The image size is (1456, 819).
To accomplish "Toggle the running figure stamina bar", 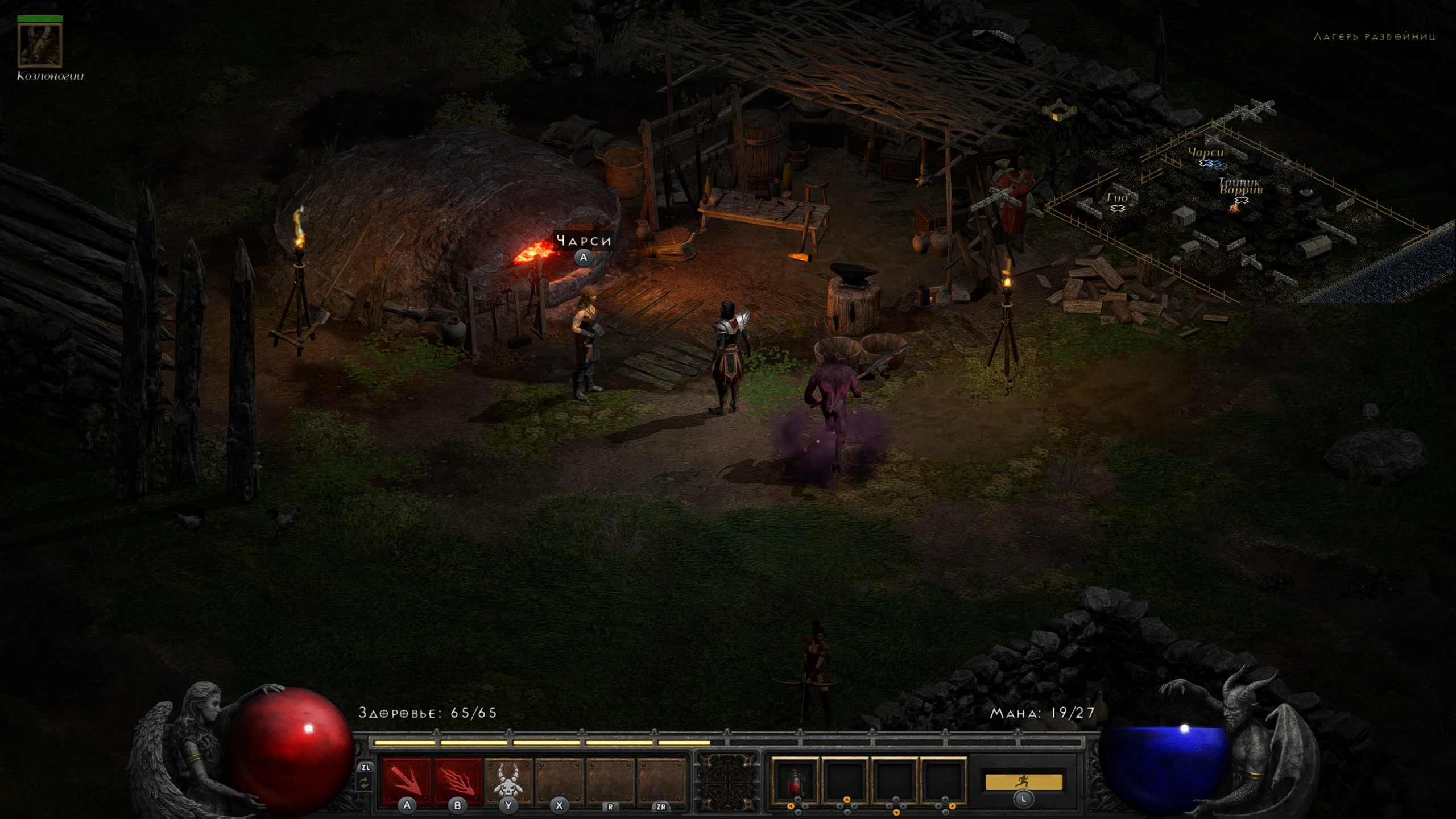I will click(1023, 782).
